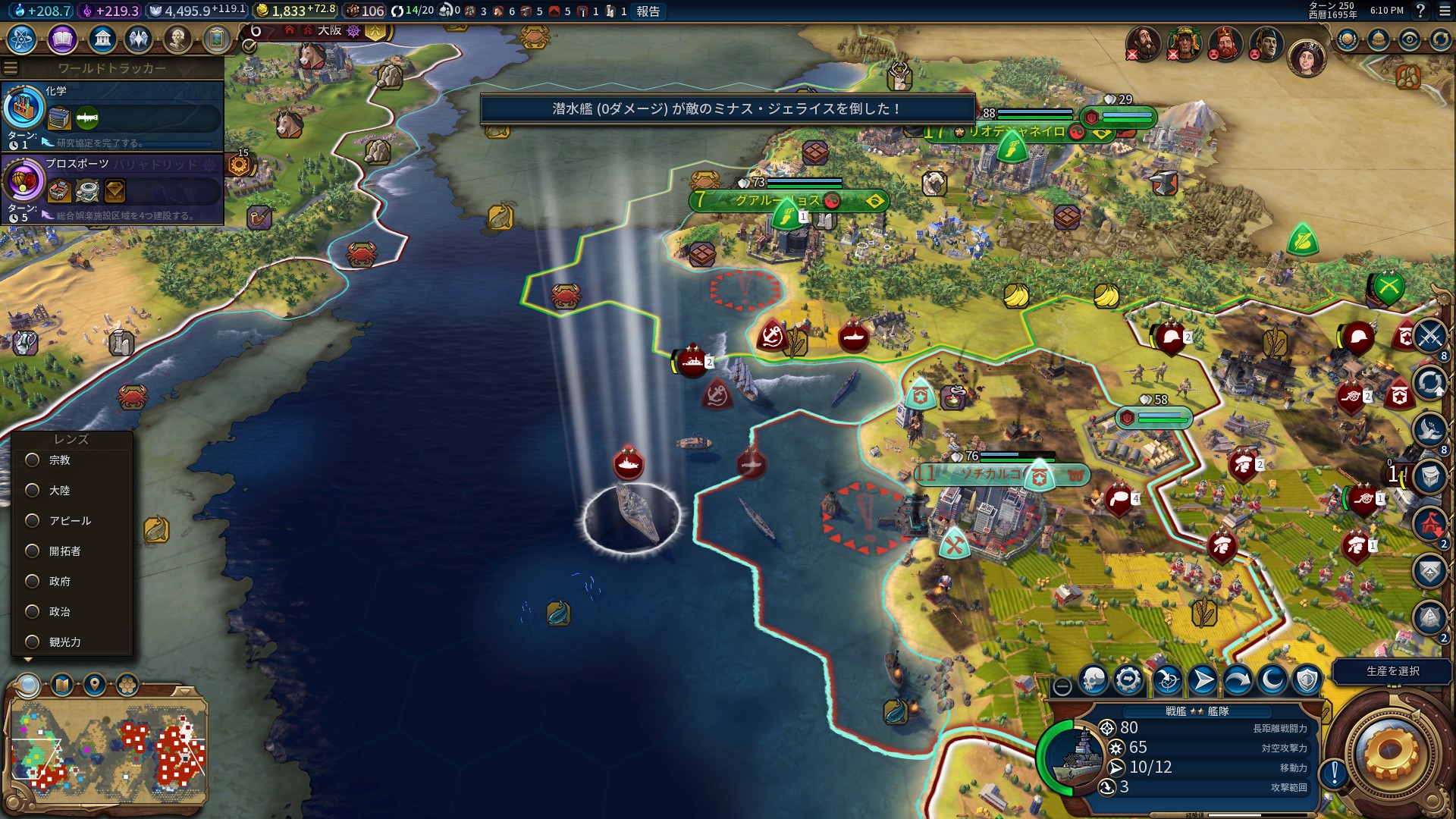Viewport: 1456px width, 819px height.
Task: Open the Great People screen (bust icon)
Action: point(177,39)
